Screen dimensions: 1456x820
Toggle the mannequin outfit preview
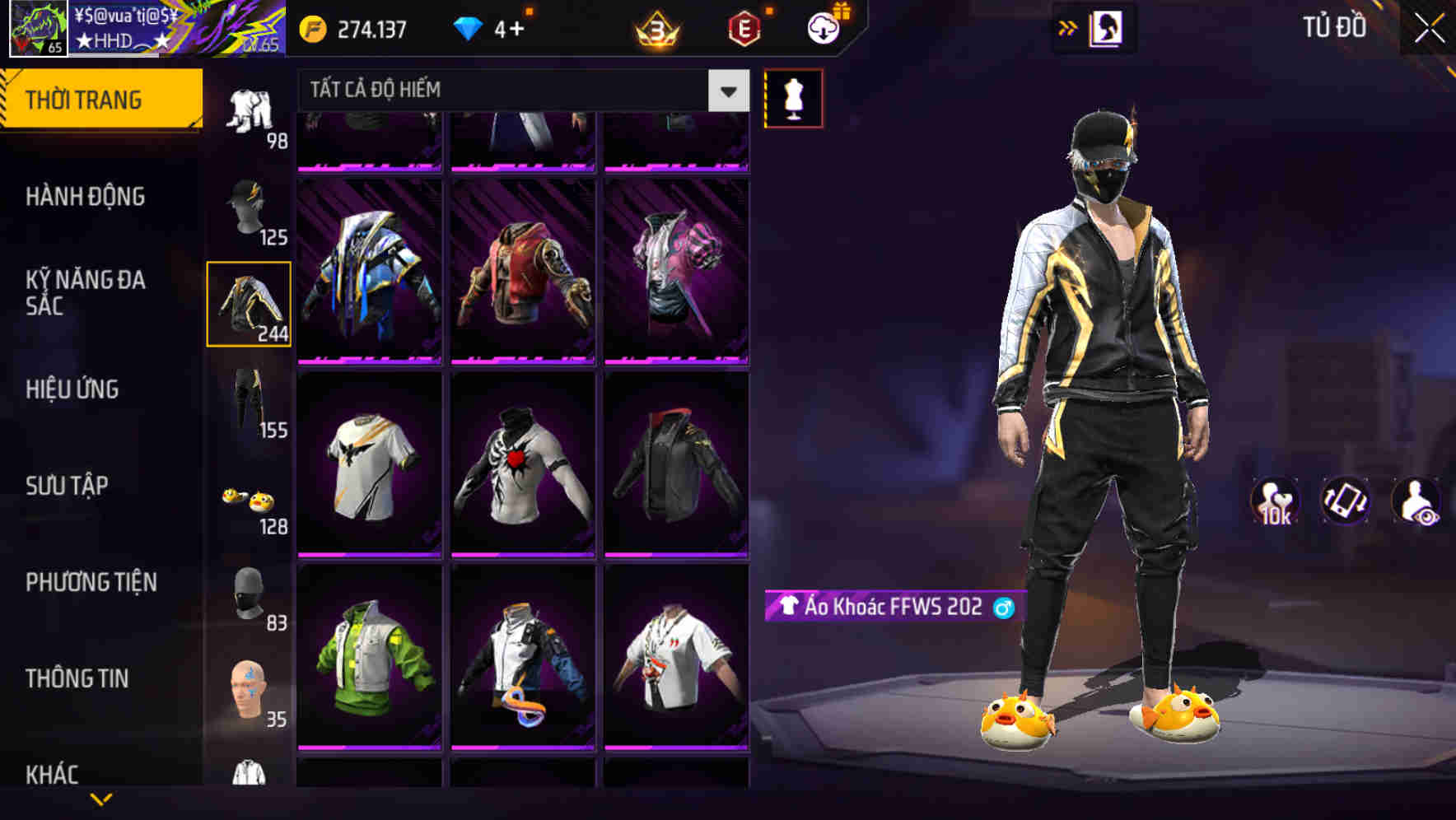792,97
